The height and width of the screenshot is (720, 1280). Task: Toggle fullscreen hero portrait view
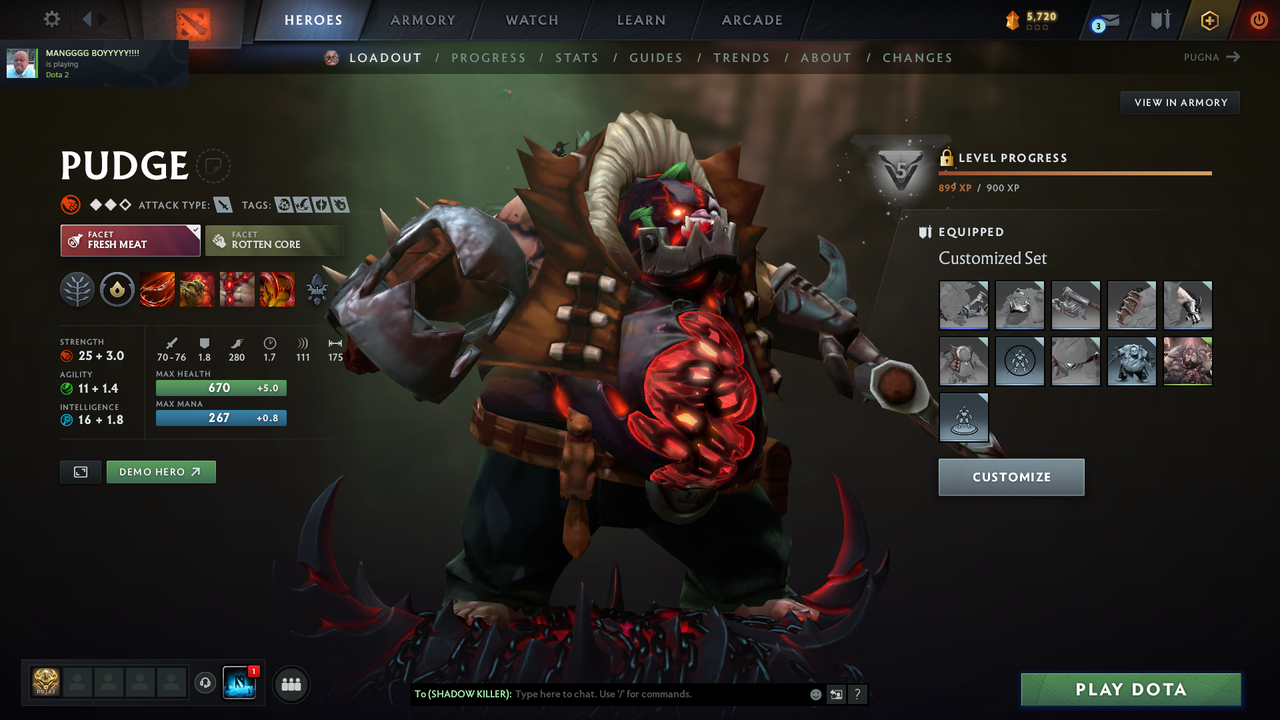click(x=80, y=471)
